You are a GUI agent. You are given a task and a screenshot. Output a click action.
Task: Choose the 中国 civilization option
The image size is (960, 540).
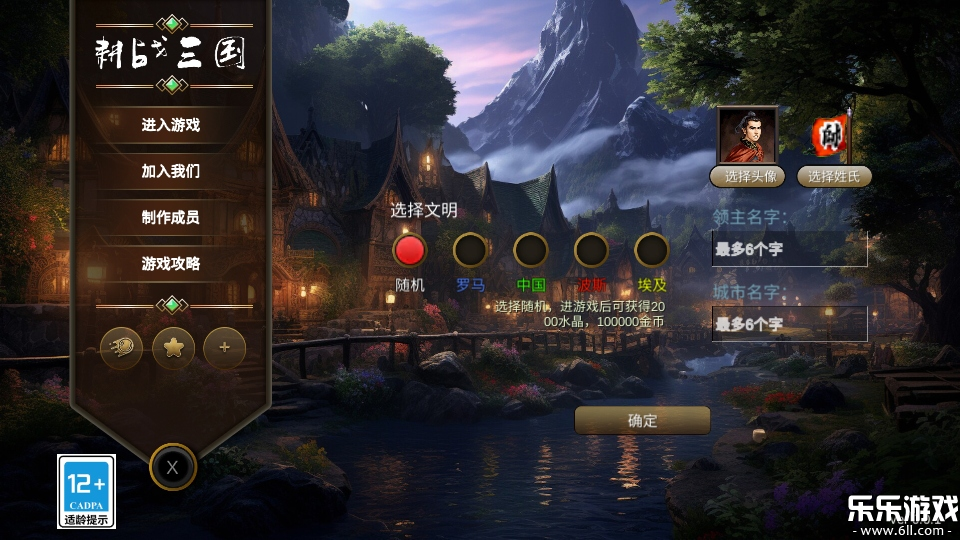(x=531, y=250)
